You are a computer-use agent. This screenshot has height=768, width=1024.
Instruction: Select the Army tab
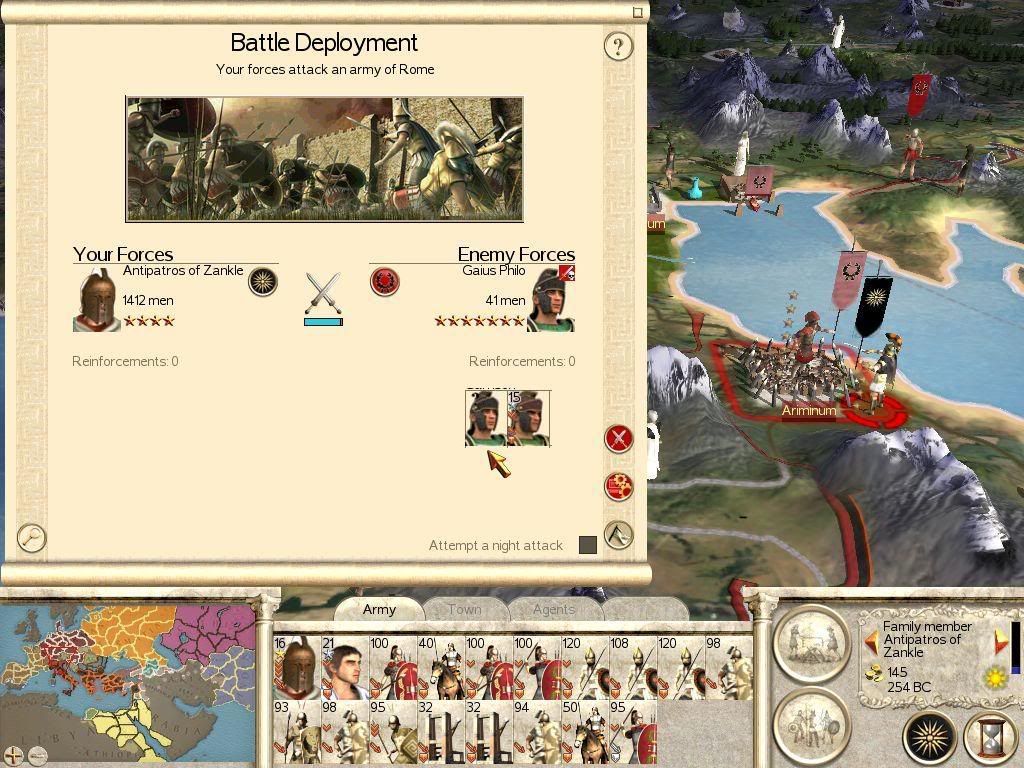pos(379,609)
